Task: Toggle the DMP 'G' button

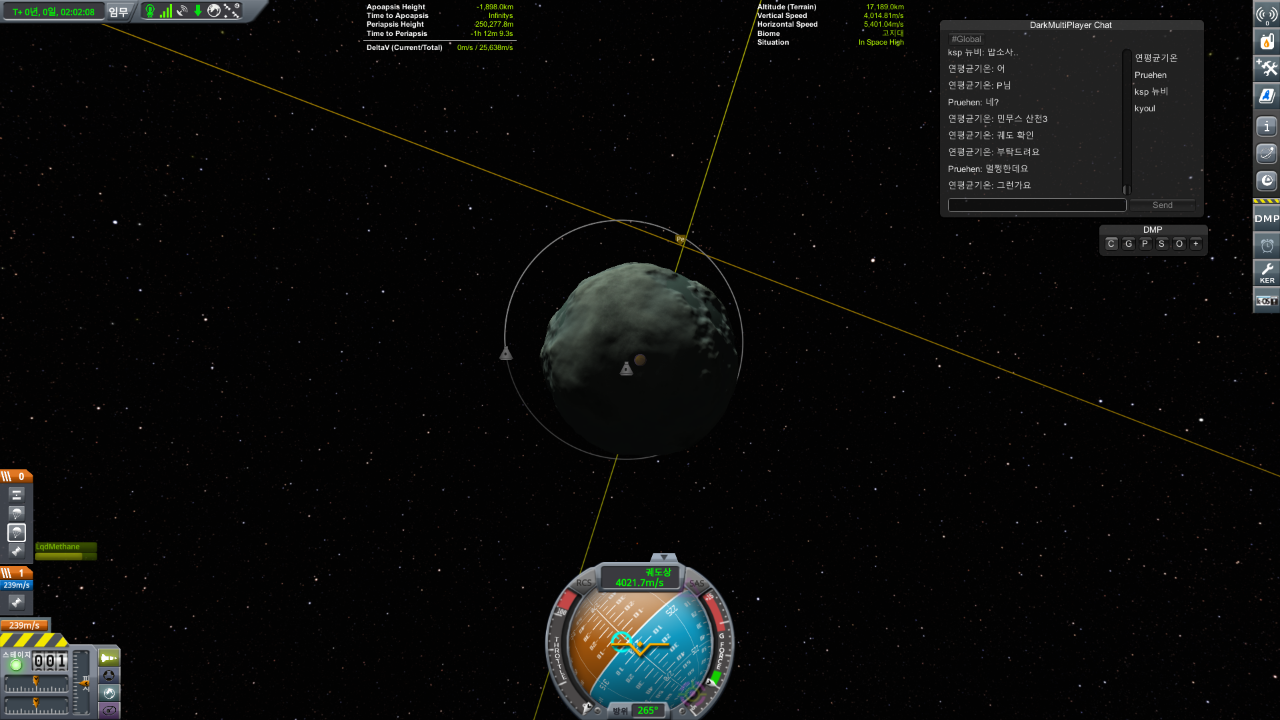Action: (1128, 244)
